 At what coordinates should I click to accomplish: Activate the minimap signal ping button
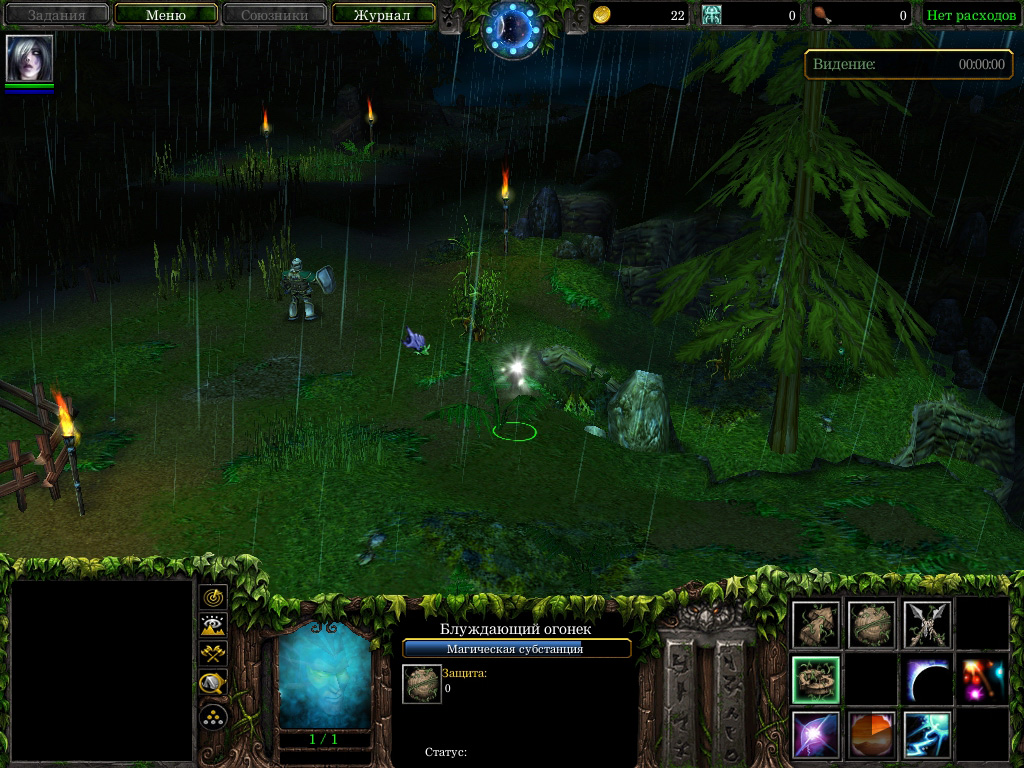pos(213,598)
